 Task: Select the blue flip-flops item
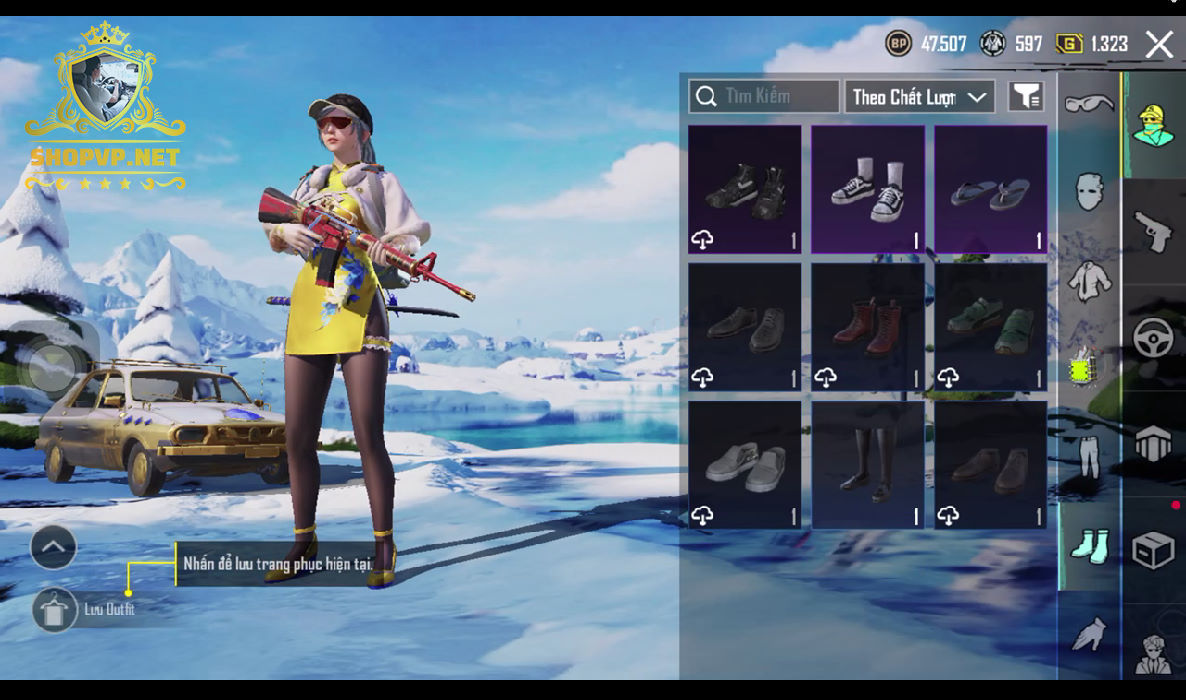point(990,188)
